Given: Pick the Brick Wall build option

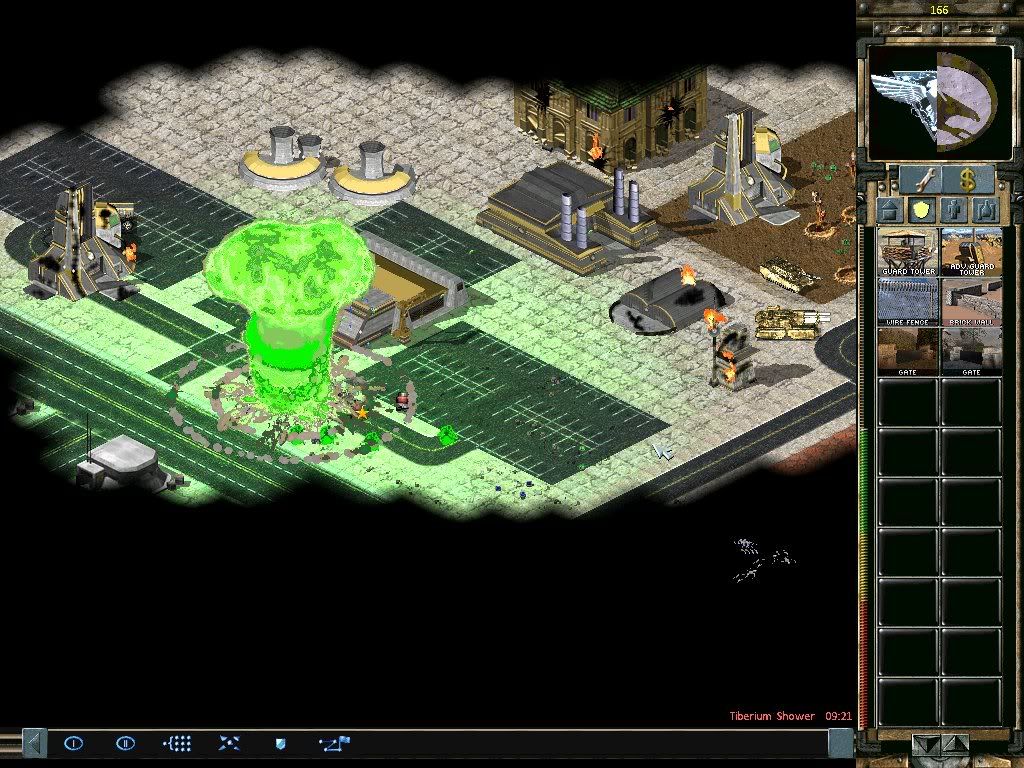Looking at the screenshot, I should [971, 301].
